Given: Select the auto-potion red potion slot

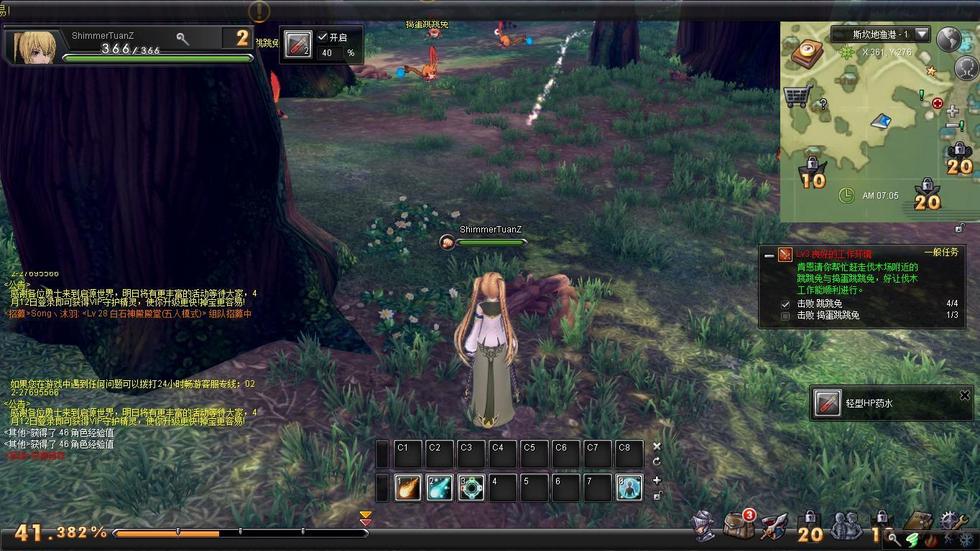Looking at the screenshot, I should (297, 45).
